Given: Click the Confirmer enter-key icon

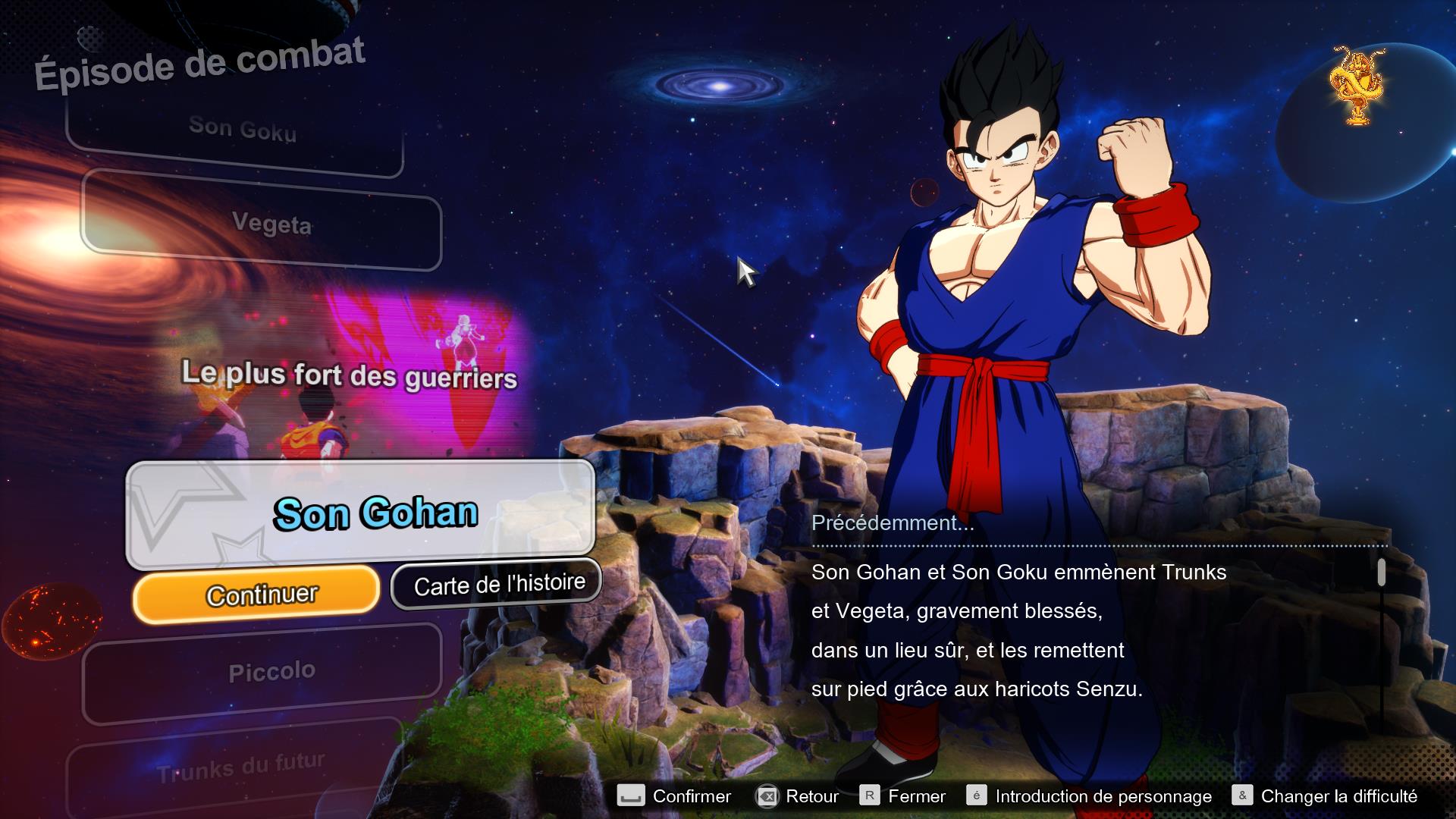Looking at the screenshot, I should pyautogui.click(x=631, y=796).
